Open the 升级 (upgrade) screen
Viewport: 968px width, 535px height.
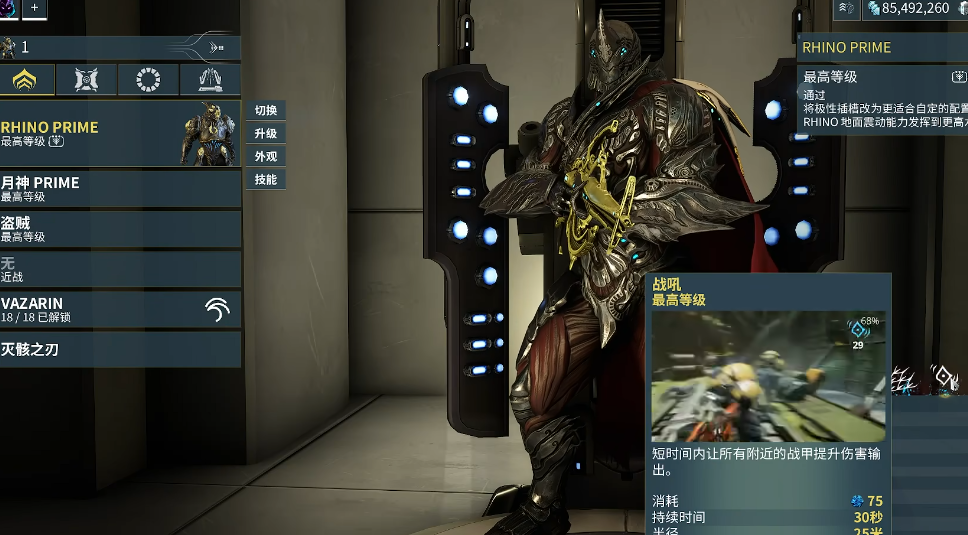(x=265, y=134)
